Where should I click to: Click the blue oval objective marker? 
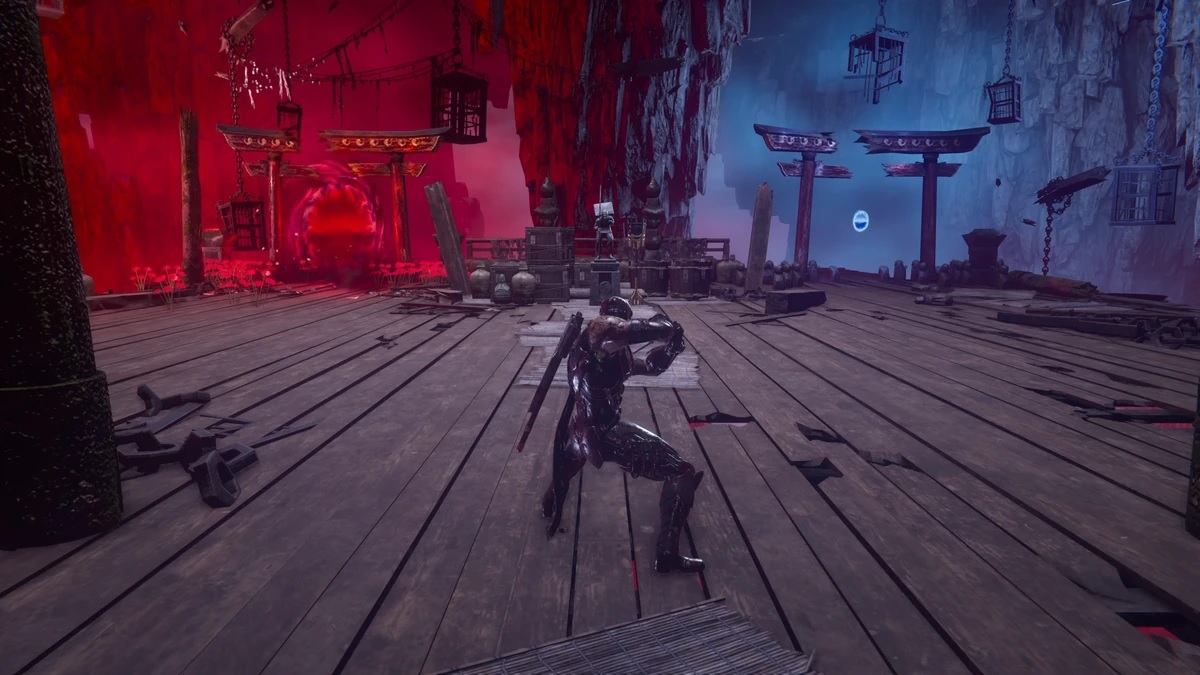pyautogui.click(x=860, y=221)
